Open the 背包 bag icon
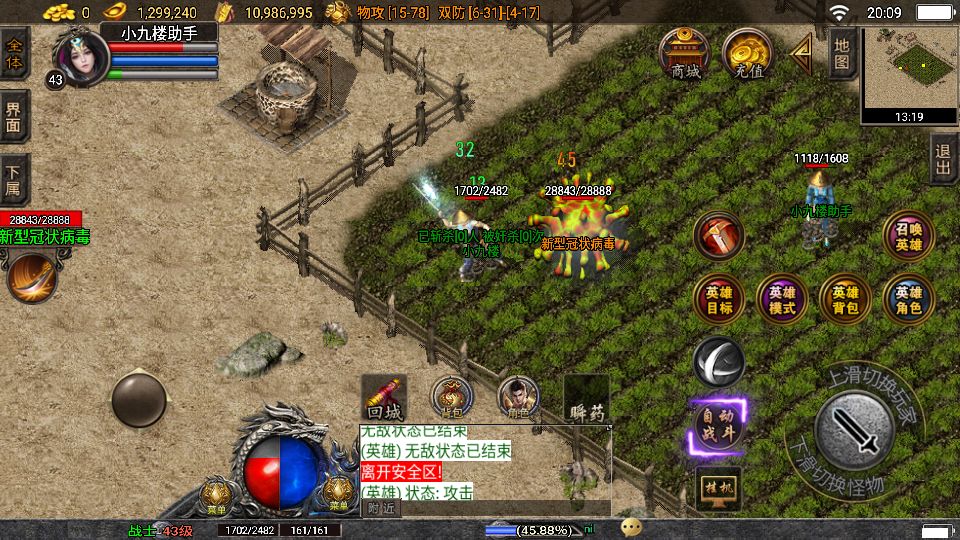Viewport: 960px width, 540px height. [x=452, y=398]
